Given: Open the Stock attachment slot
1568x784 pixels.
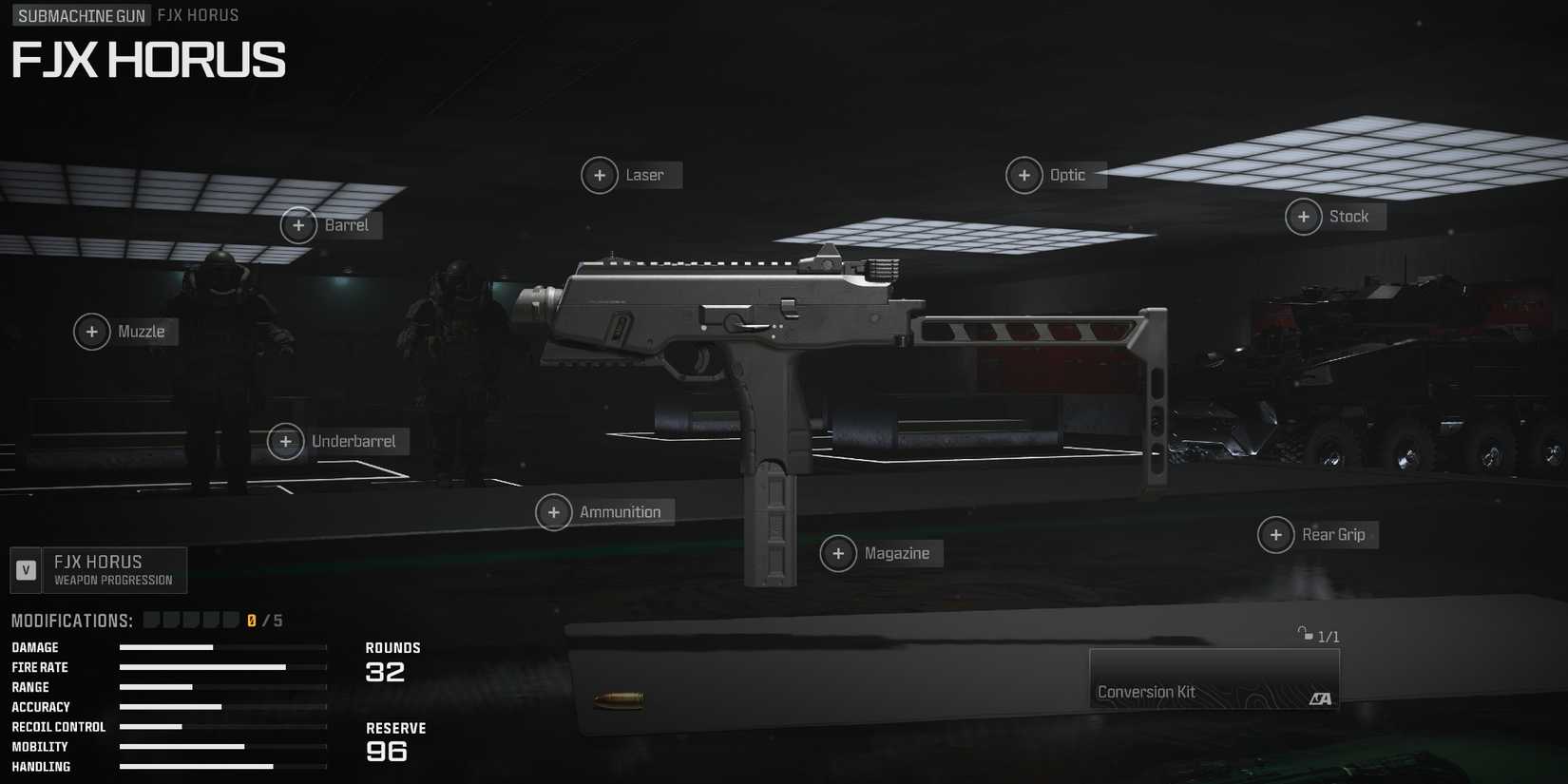Looking at the screenshot, I should click(1303, 217).
